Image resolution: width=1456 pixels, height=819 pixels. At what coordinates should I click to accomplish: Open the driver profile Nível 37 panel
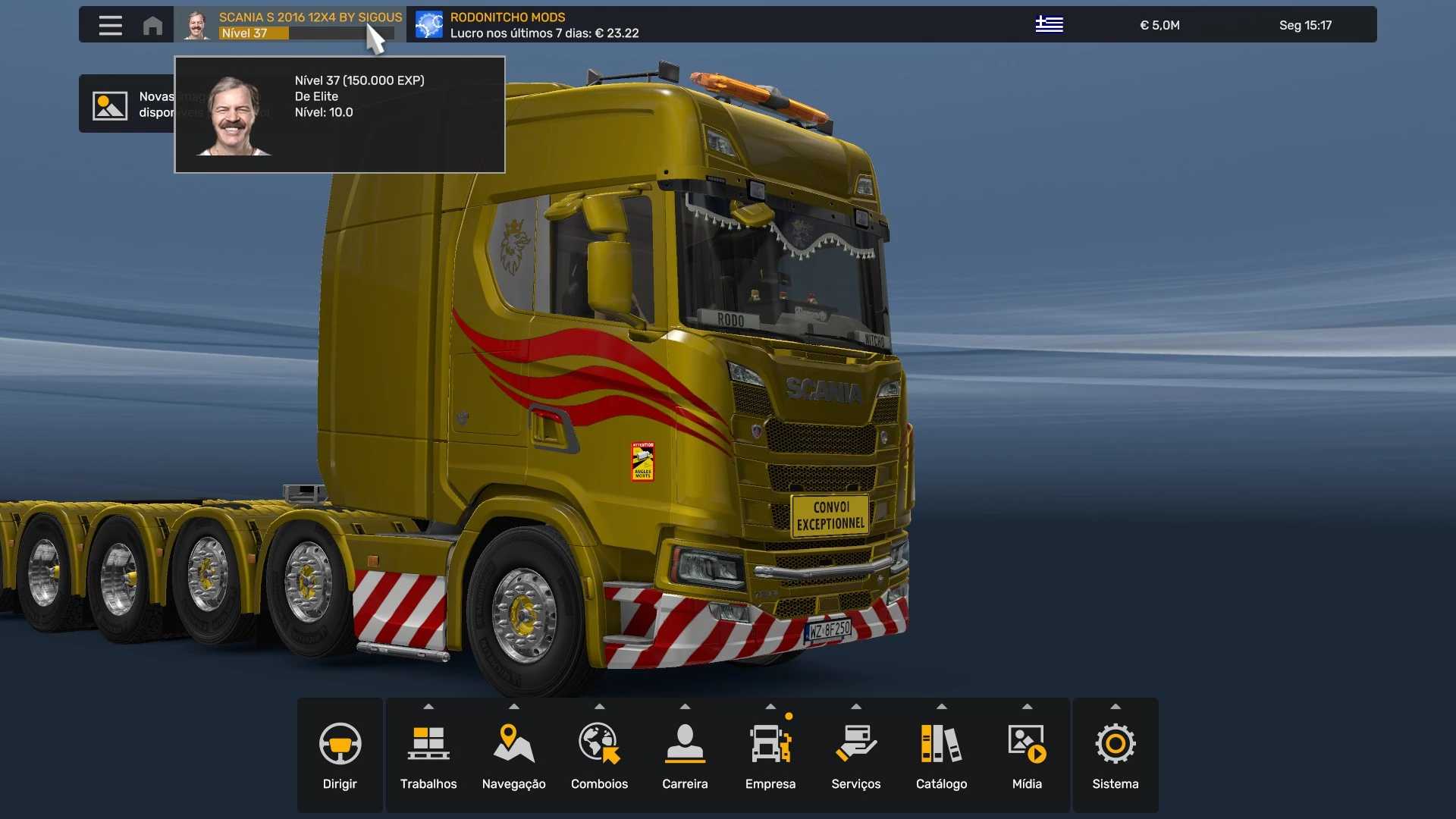(x=292, y=25)
